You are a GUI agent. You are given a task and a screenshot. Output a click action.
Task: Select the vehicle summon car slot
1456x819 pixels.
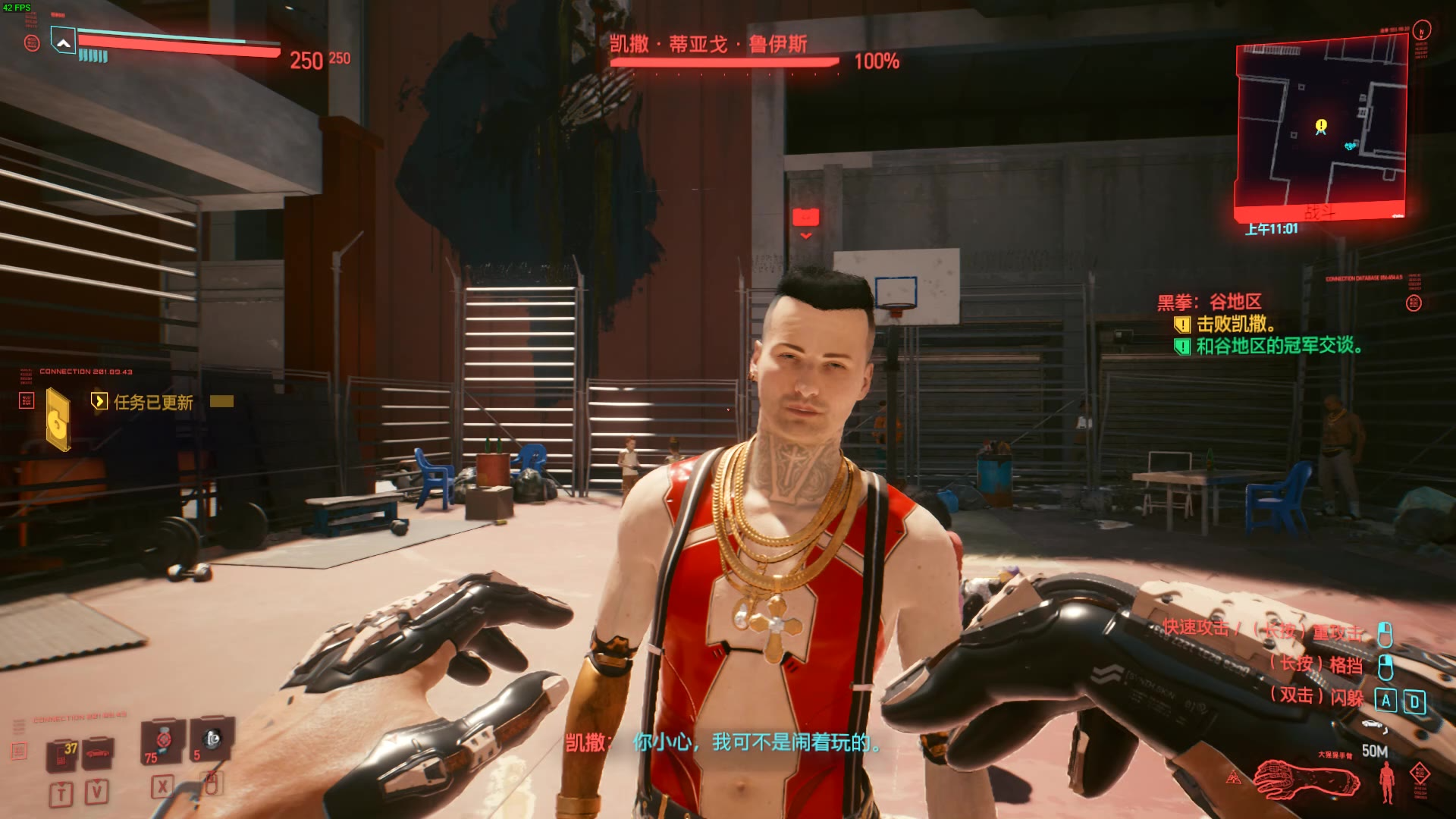pyautogui.click(x=99, y=753)
